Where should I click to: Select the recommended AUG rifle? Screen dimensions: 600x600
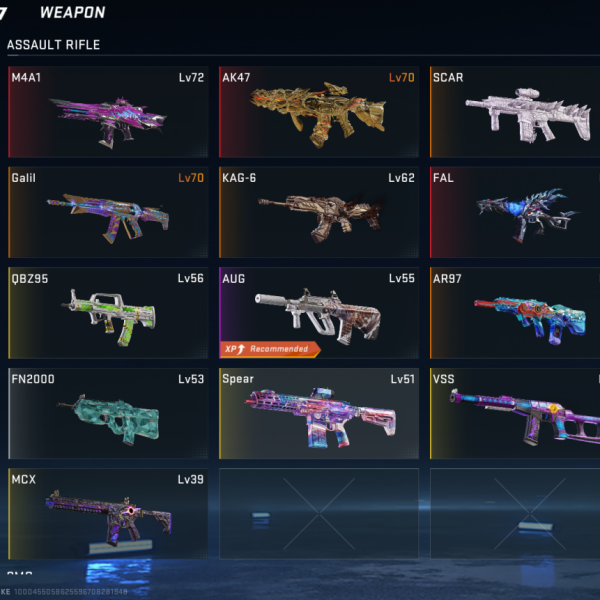pos(318,312)
